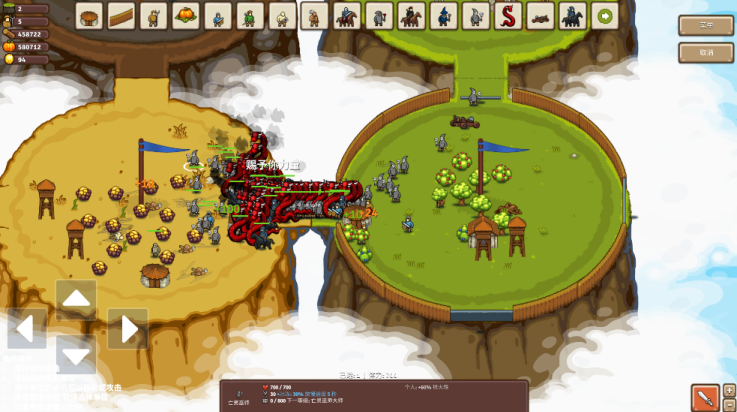Show next toolbar page with green arrow

coord(604,16)
